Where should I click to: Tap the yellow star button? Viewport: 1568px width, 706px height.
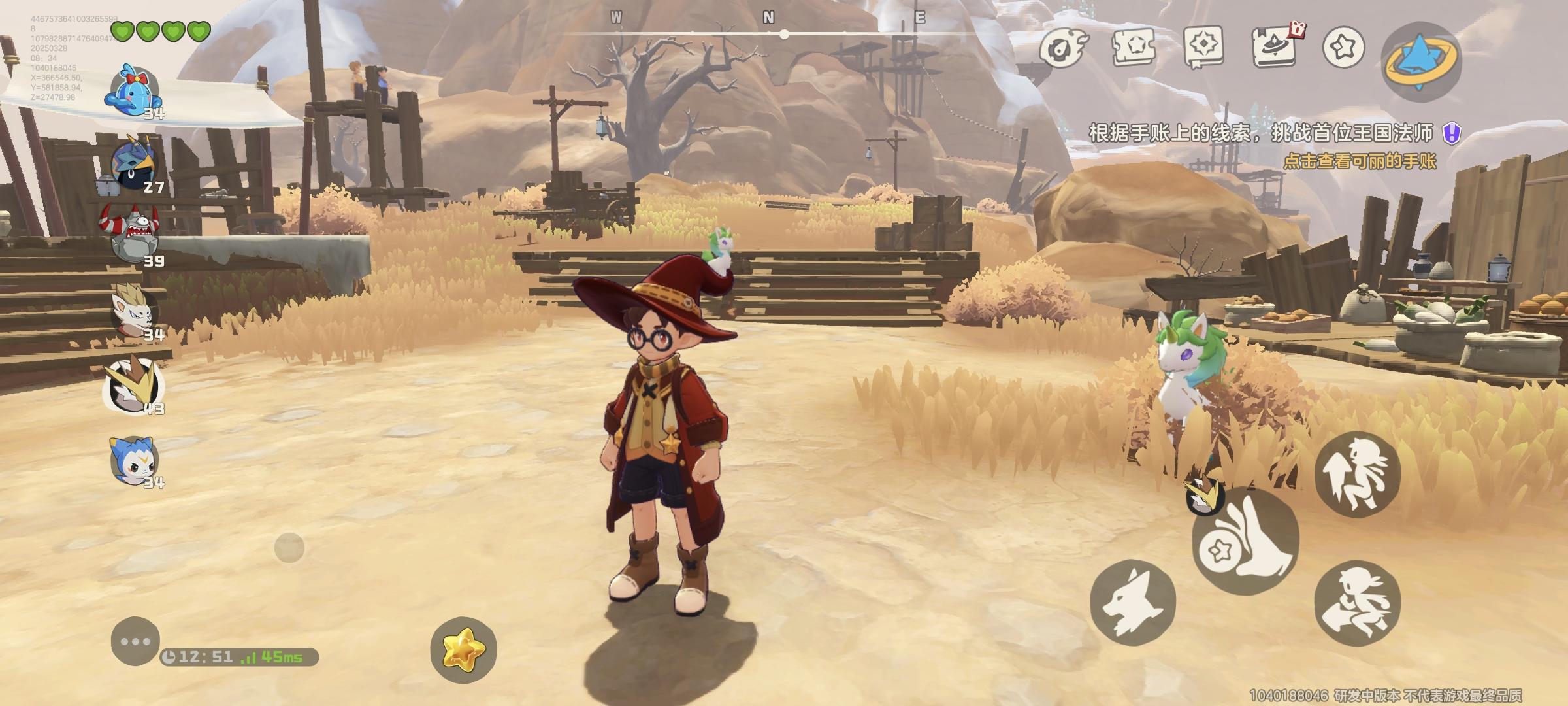pyautogui.click(x=463, y=650)
